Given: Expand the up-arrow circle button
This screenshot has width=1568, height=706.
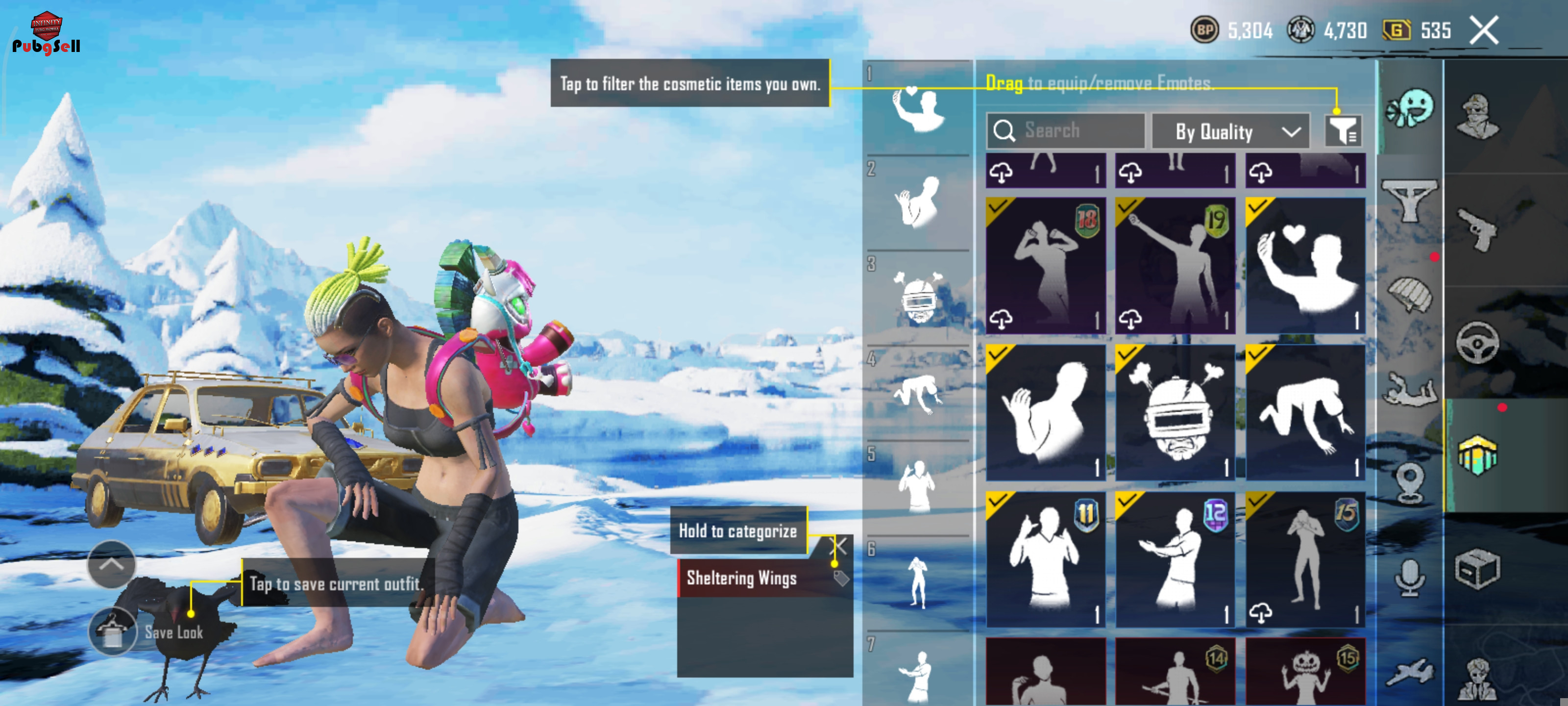Looking at the screenshot, I should click(111, 564).
